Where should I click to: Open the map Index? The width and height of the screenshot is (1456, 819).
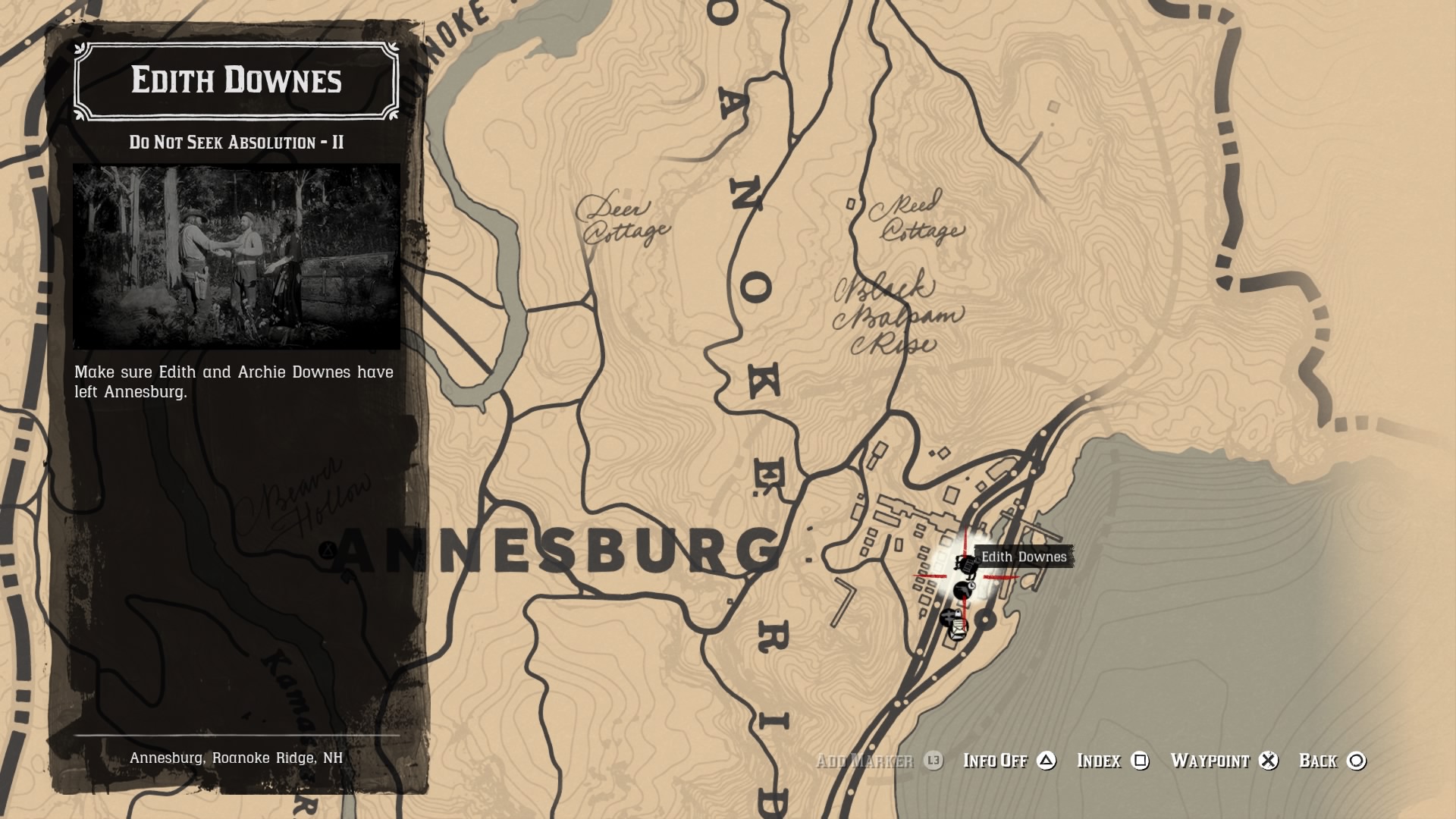tap(1099, 761)
